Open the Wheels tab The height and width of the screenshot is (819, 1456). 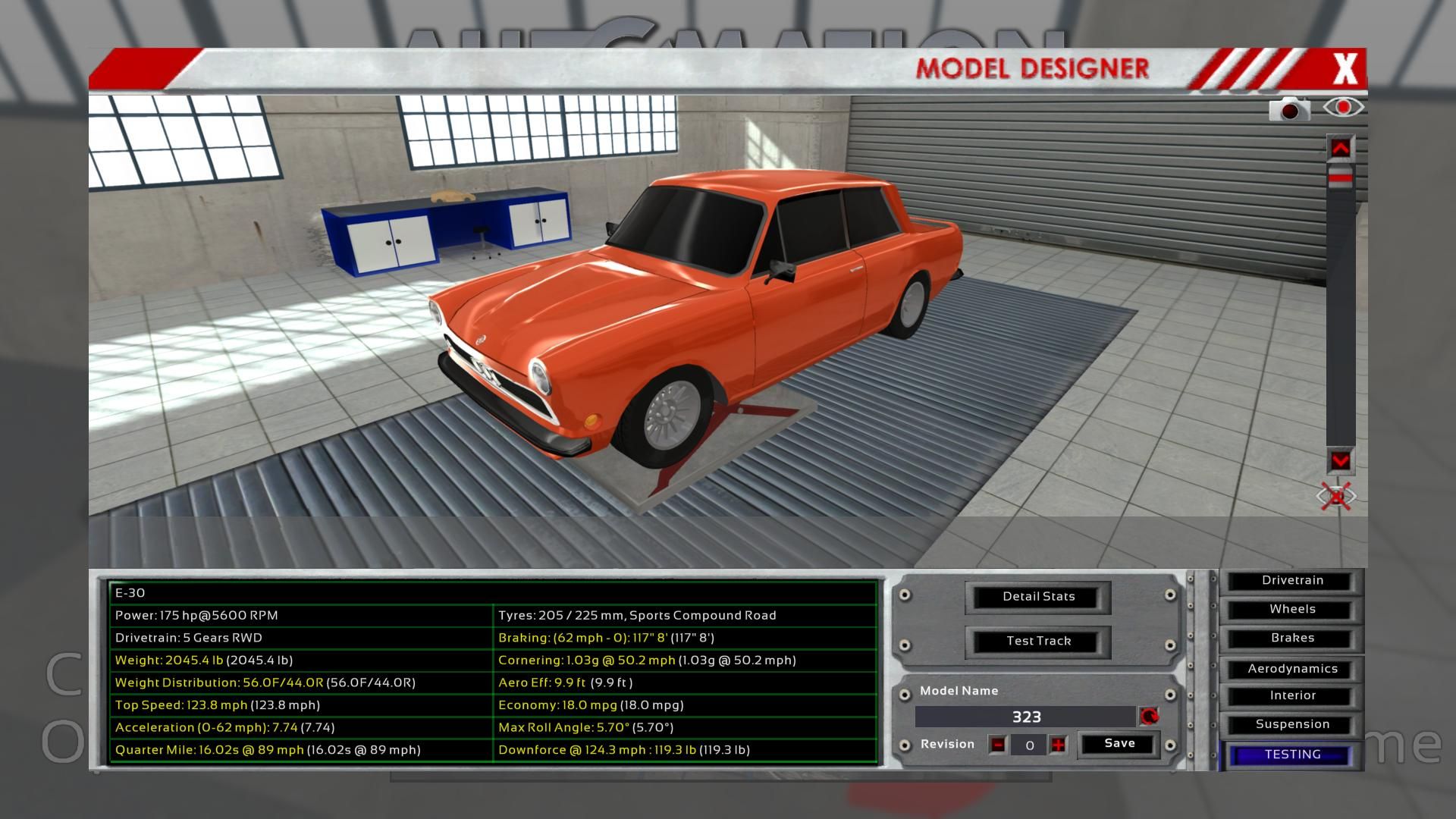(x=1292, y=610)
